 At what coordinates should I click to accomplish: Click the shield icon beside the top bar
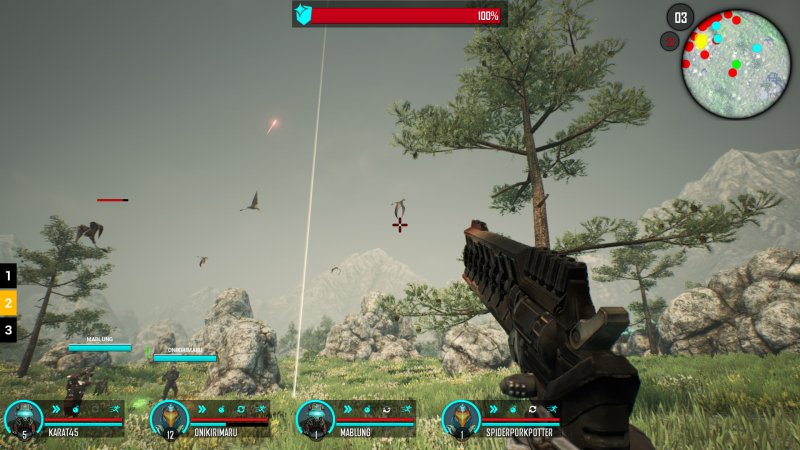(304, 14)
